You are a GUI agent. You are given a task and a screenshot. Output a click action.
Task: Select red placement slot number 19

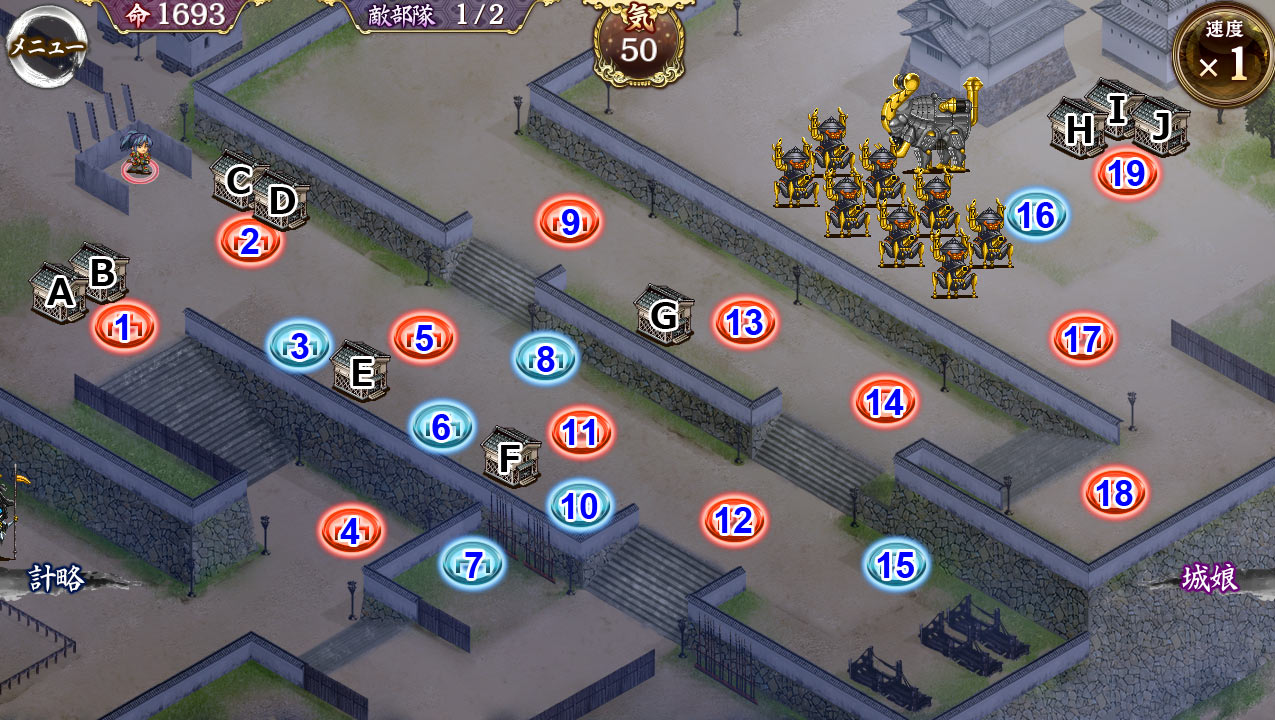1127,174
